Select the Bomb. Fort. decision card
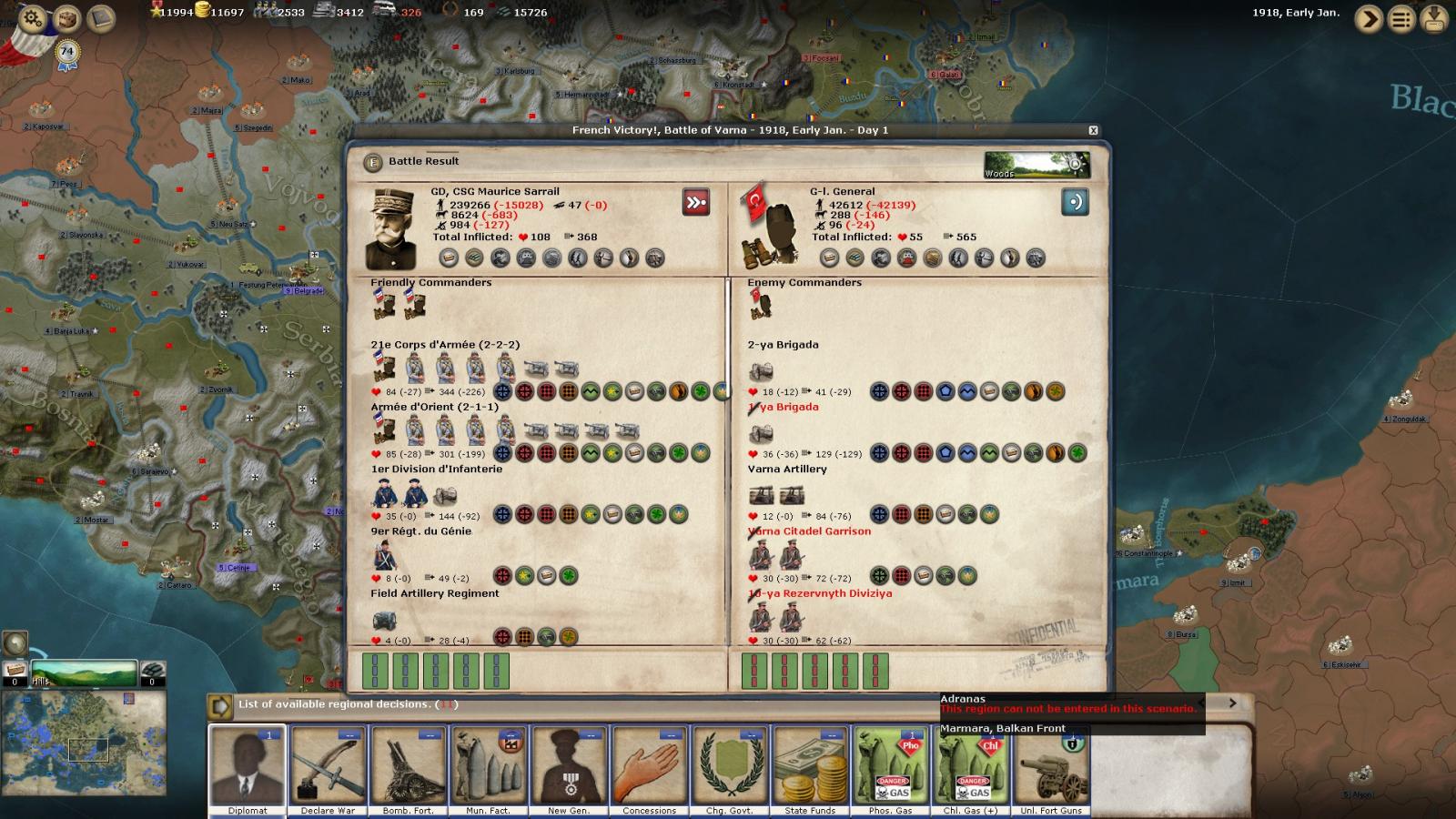The height and width of the screenshot is (819, 1456). click(408, 766)
